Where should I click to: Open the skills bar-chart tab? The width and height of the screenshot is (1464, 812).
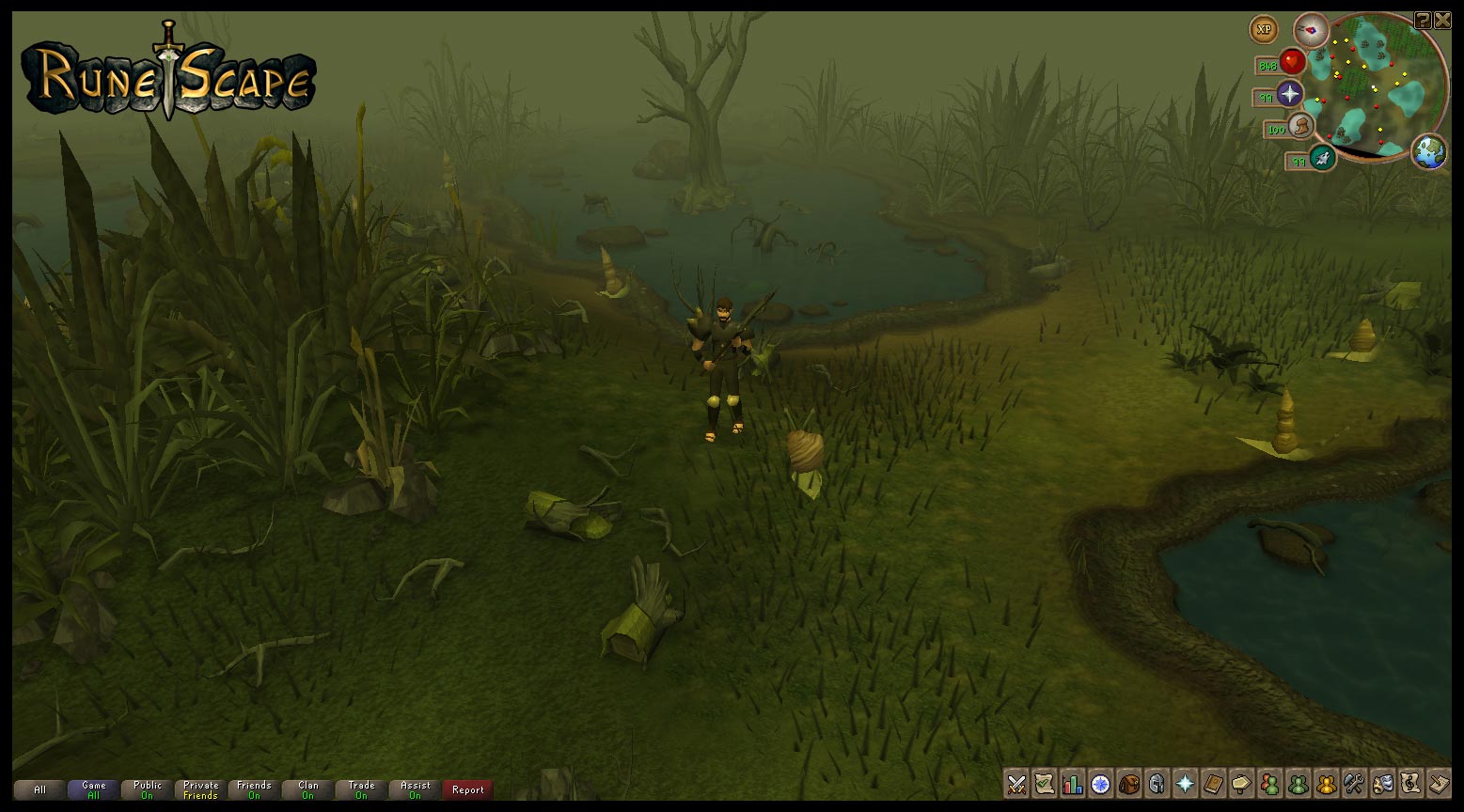(x=1072, y=783)
